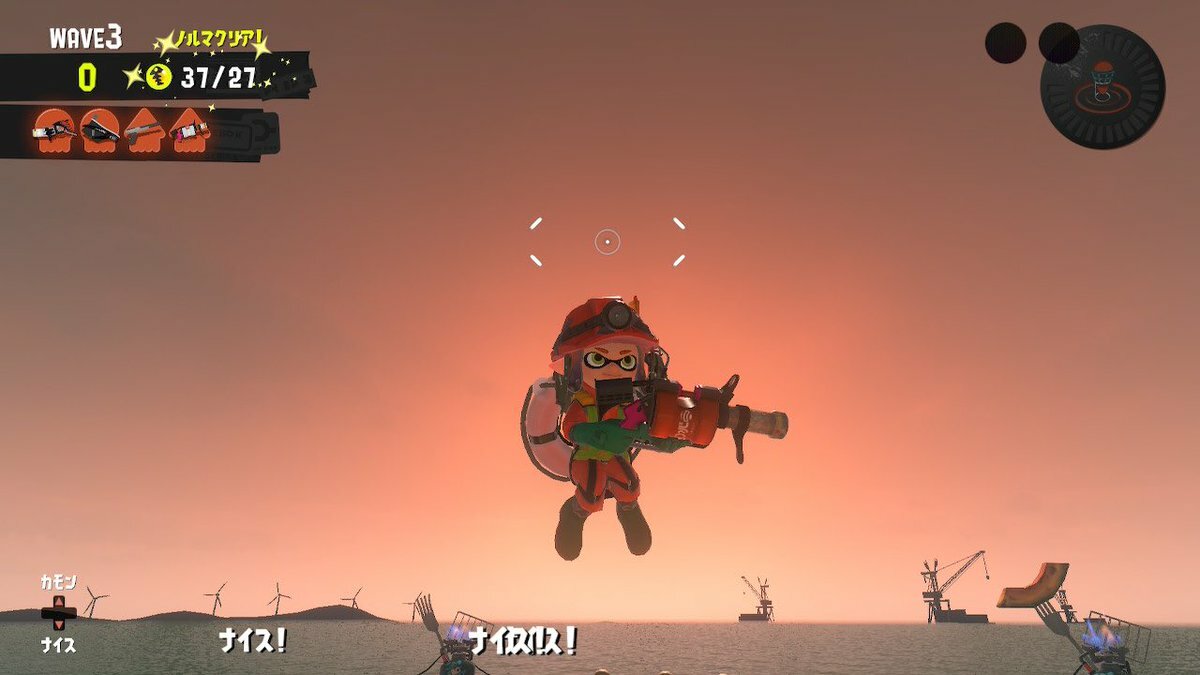Activate the round special weapon gauge icon
This screenshot has height=675, width=1200.
click(x=1102, y=87)
